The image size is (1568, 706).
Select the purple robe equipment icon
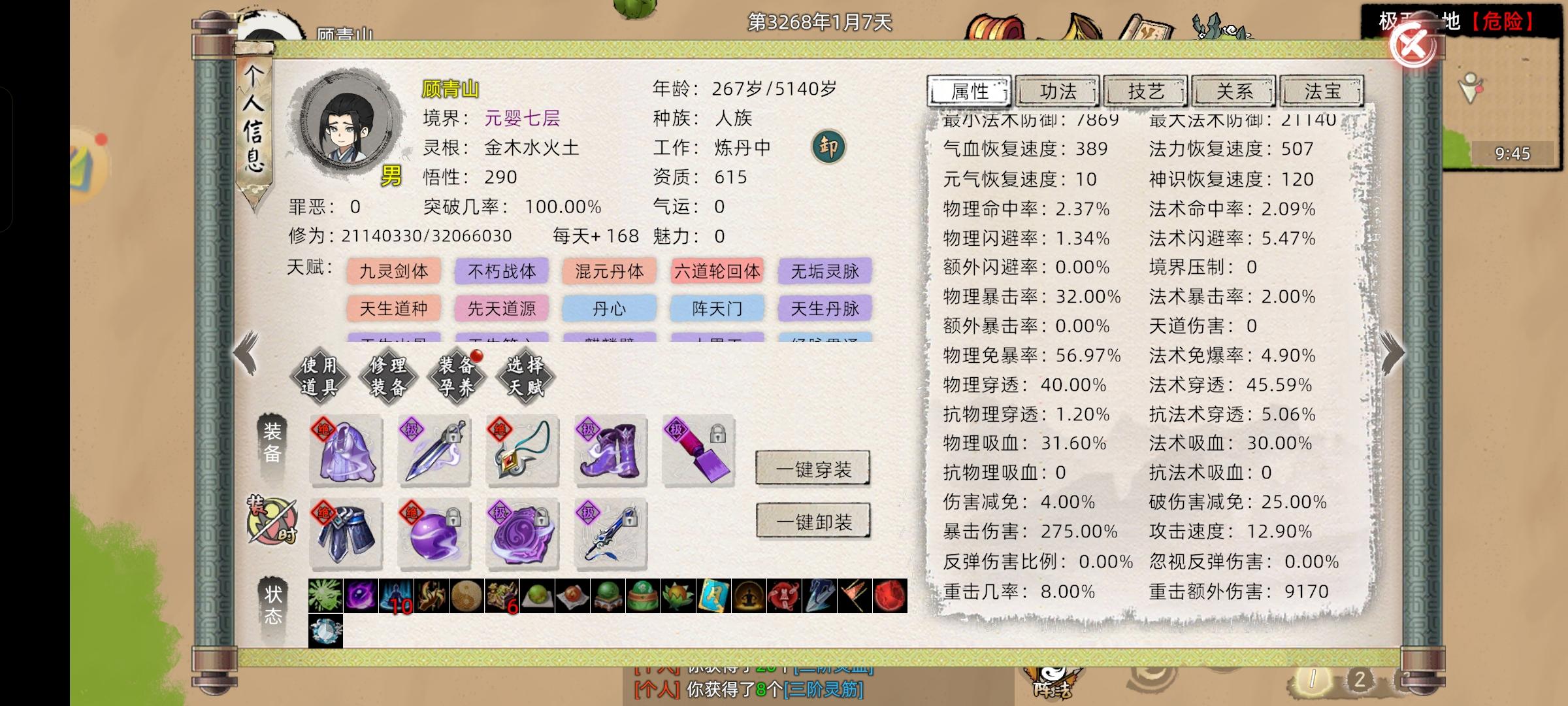pyautogui.click(x=346, y=451)
